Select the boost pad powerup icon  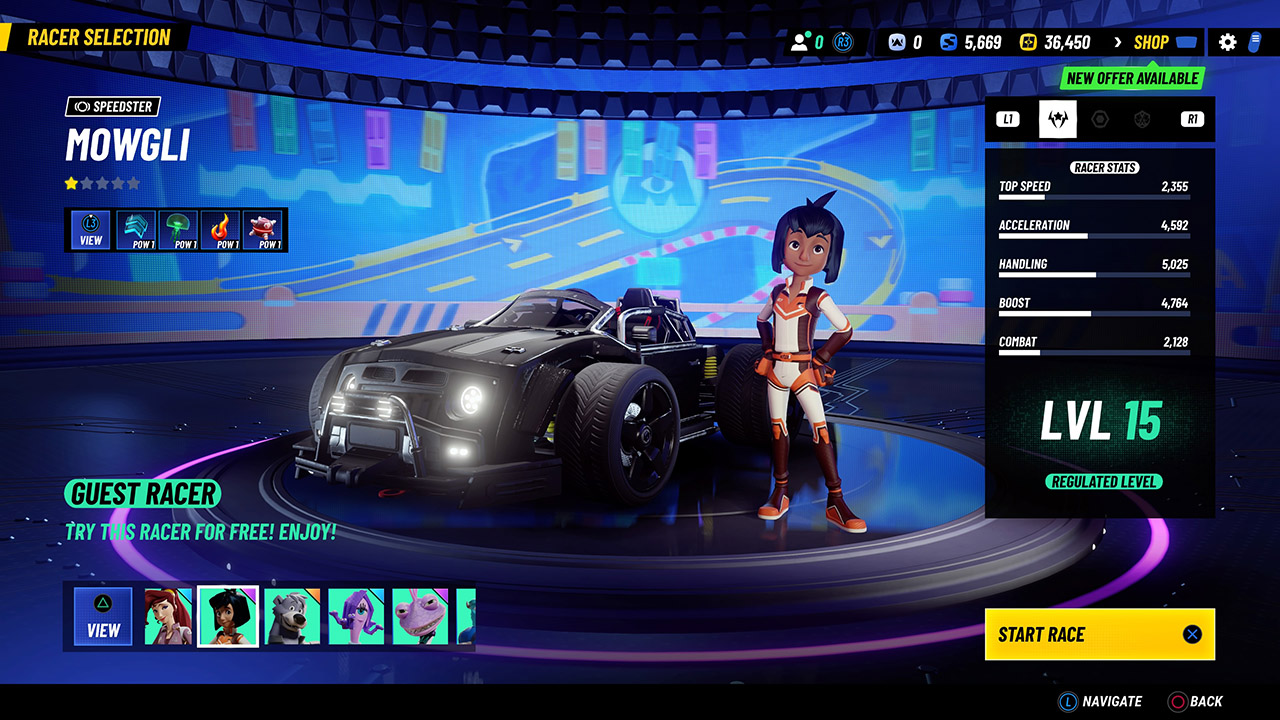(x=138, y=227)
